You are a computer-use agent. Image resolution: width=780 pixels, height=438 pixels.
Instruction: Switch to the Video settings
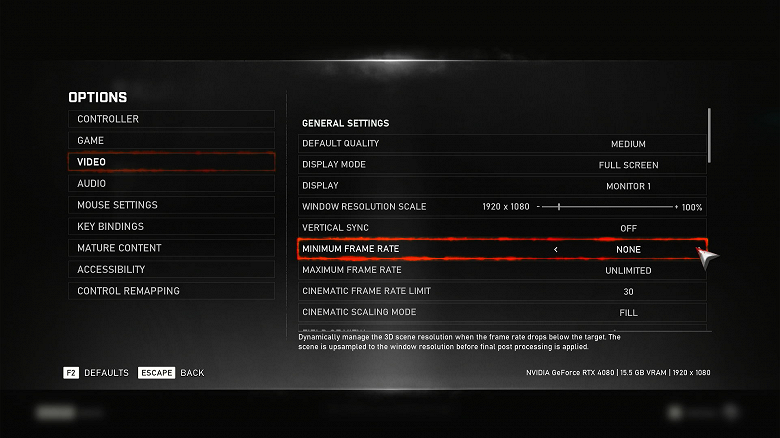(x=170, y=162)
